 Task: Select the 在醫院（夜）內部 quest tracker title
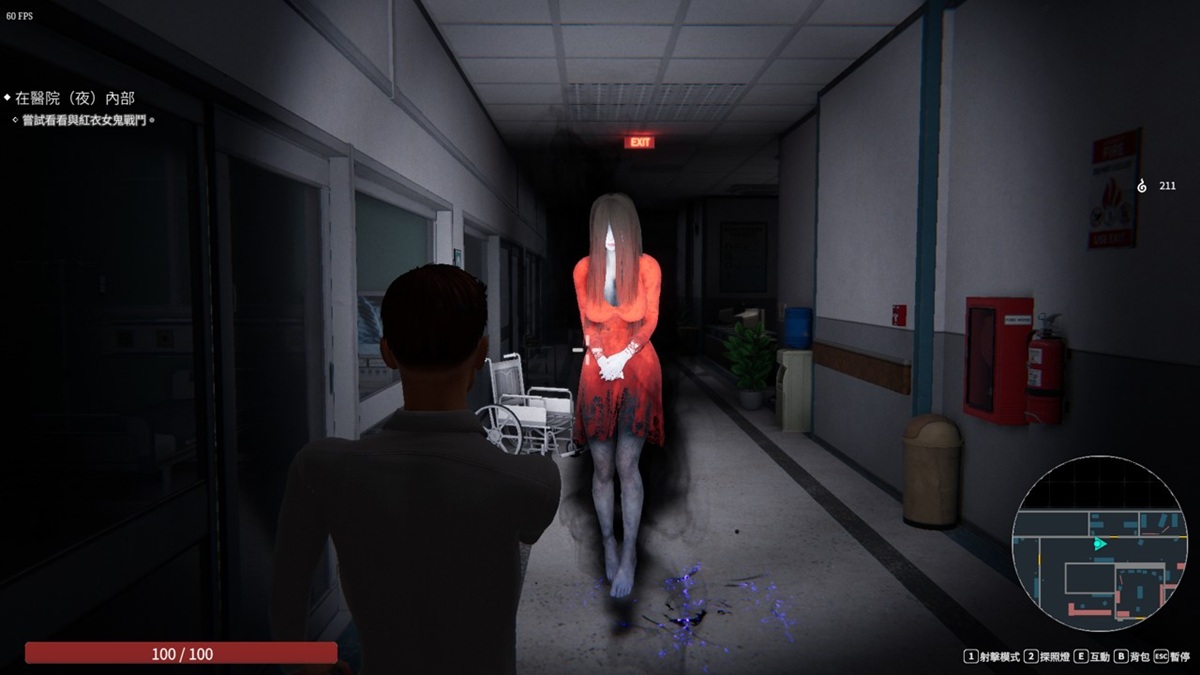[x=75, y=98]
